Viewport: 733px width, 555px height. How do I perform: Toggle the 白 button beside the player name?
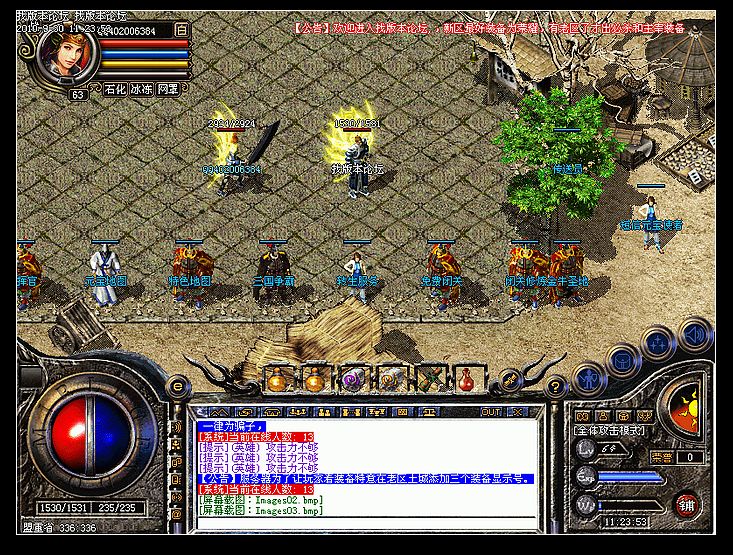[181, 31]
